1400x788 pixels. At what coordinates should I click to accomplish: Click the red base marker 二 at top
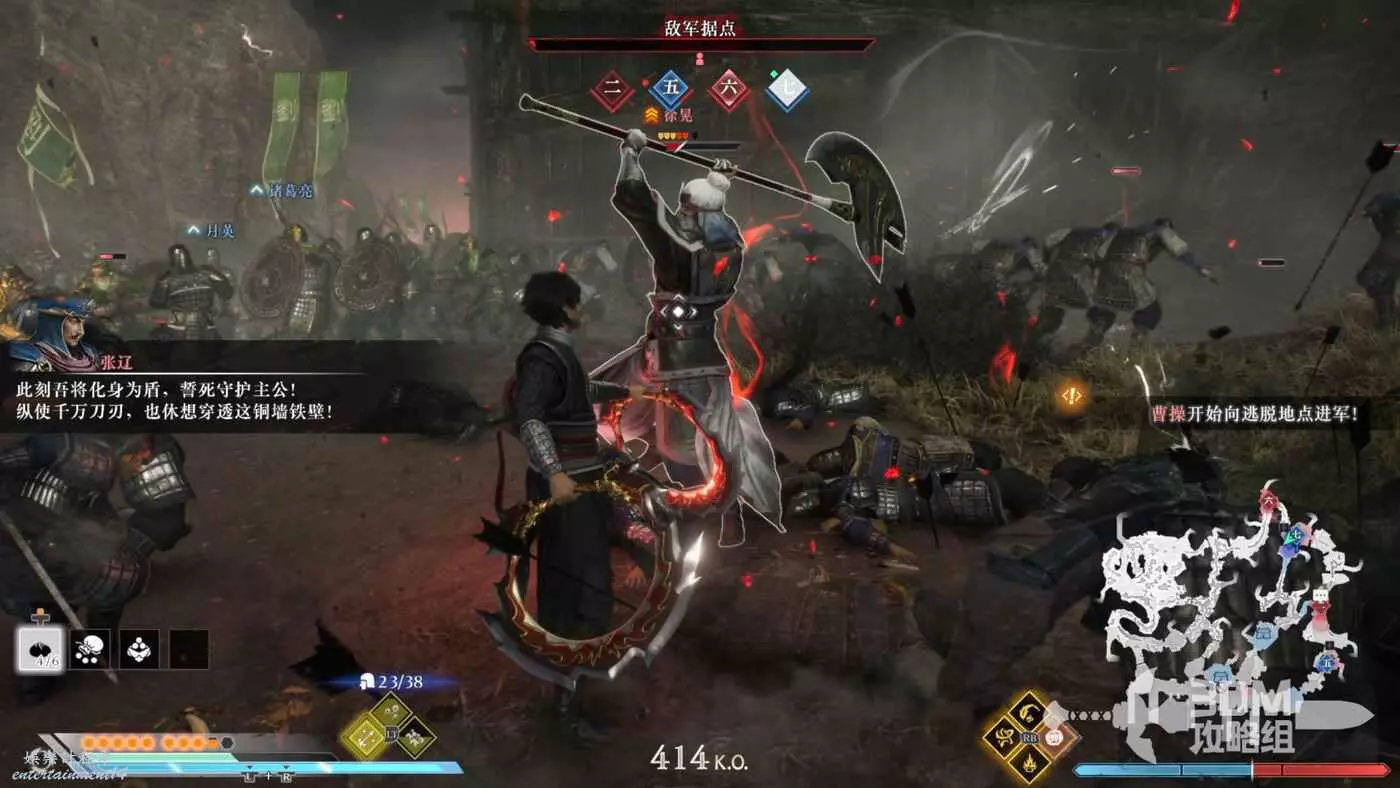point(612,90)
